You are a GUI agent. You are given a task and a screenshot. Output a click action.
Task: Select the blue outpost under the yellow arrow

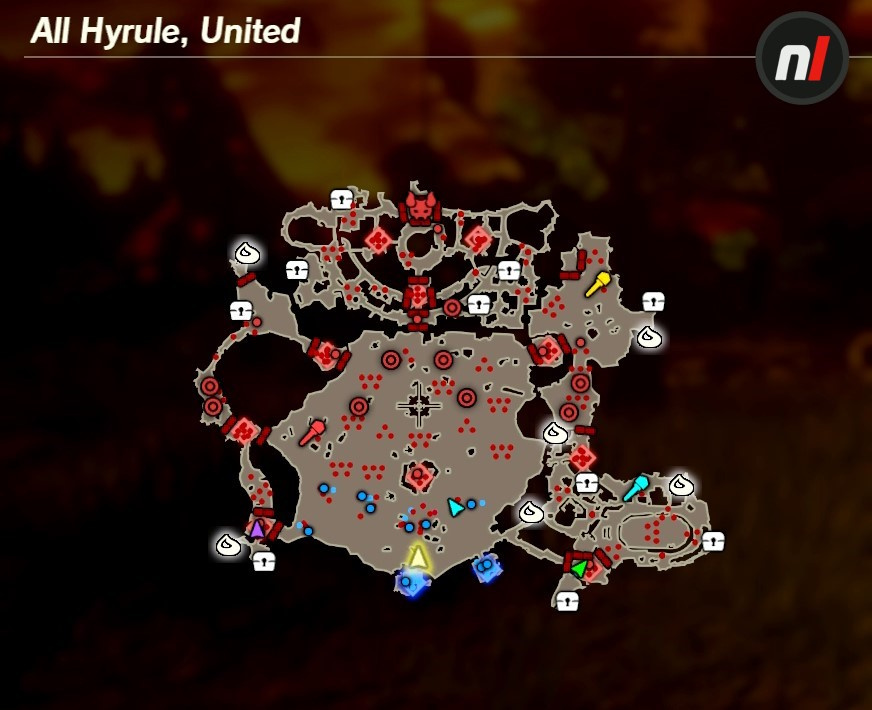(x=410, y=582)
